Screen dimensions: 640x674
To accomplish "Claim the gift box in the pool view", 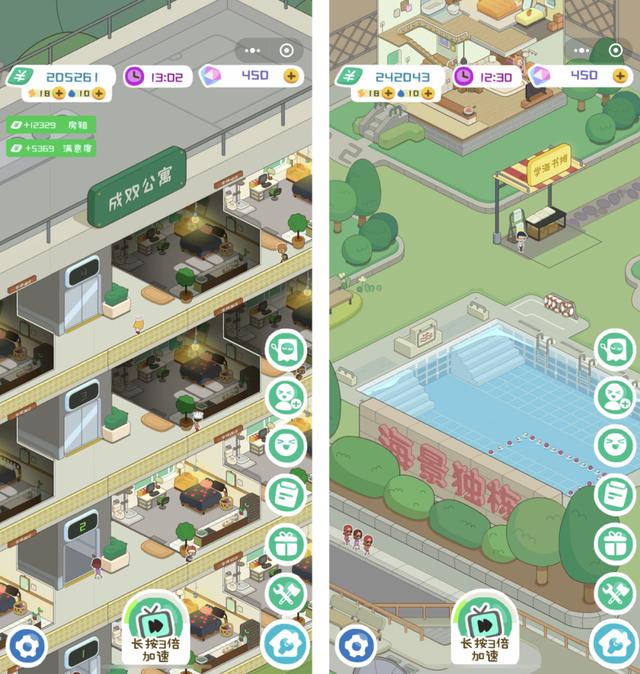I will coord(614,544).
